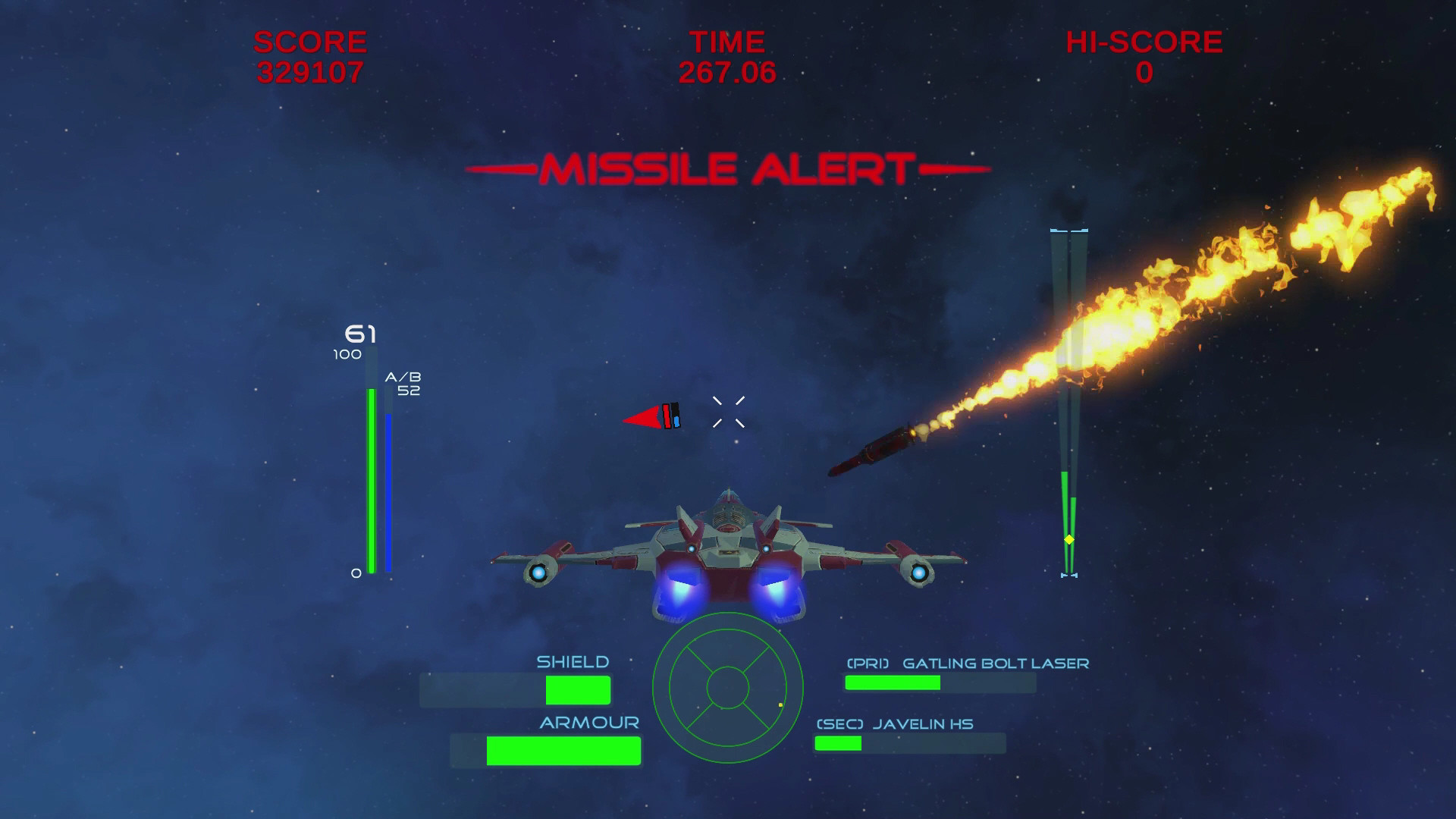Select the center targeting crosshair reticle

[730, 410]
